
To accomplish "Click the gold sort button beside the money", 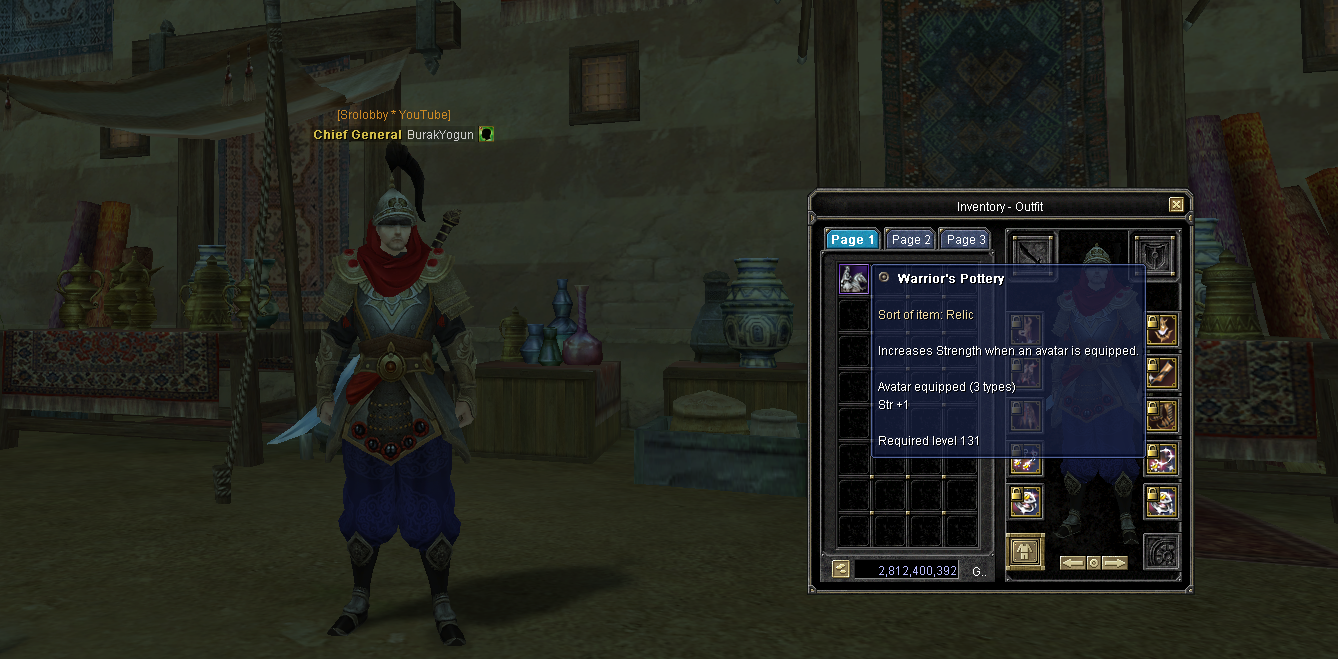I will [841, 569].
